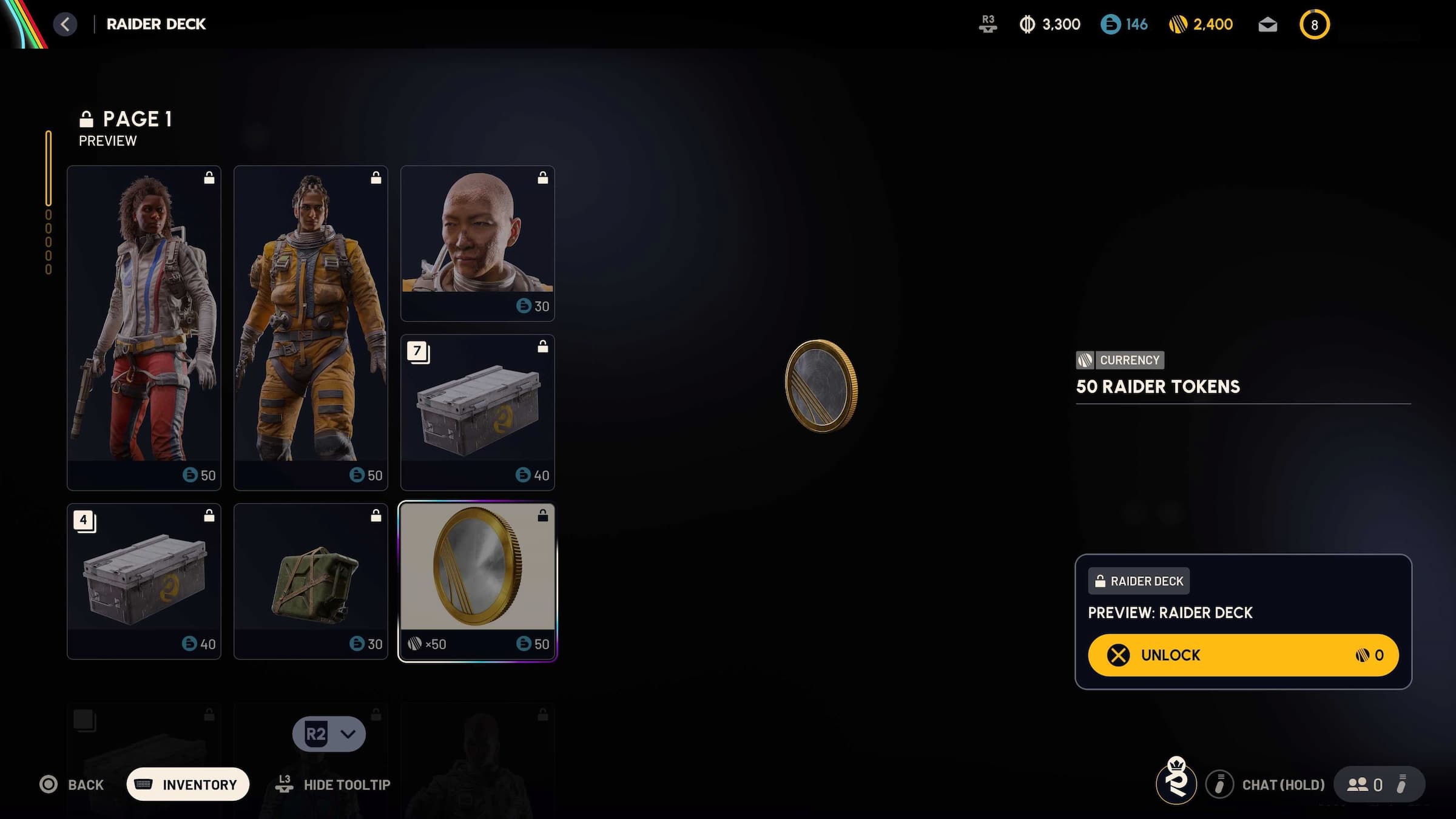Open the Inventory

click(x=188, y=784)
